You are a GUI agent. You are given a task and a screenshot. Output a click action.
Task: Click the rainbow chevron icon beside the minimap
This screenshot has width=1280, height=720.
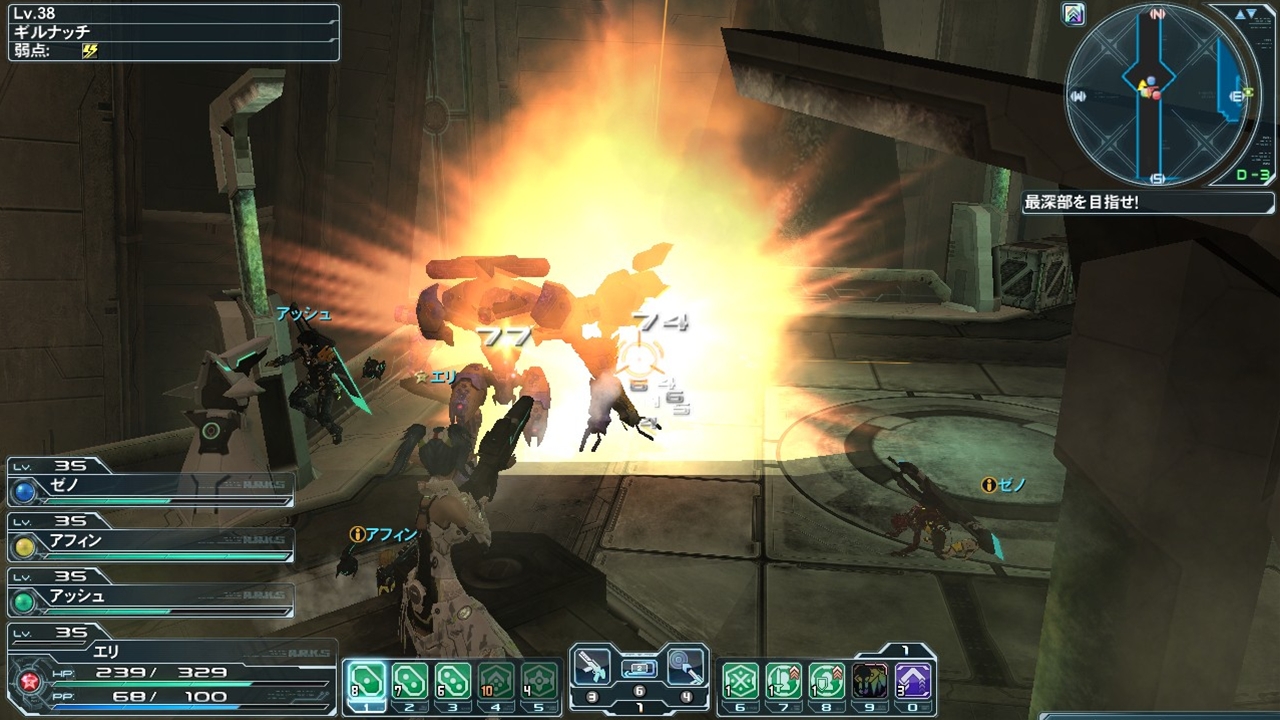(x=1075, y=14)
